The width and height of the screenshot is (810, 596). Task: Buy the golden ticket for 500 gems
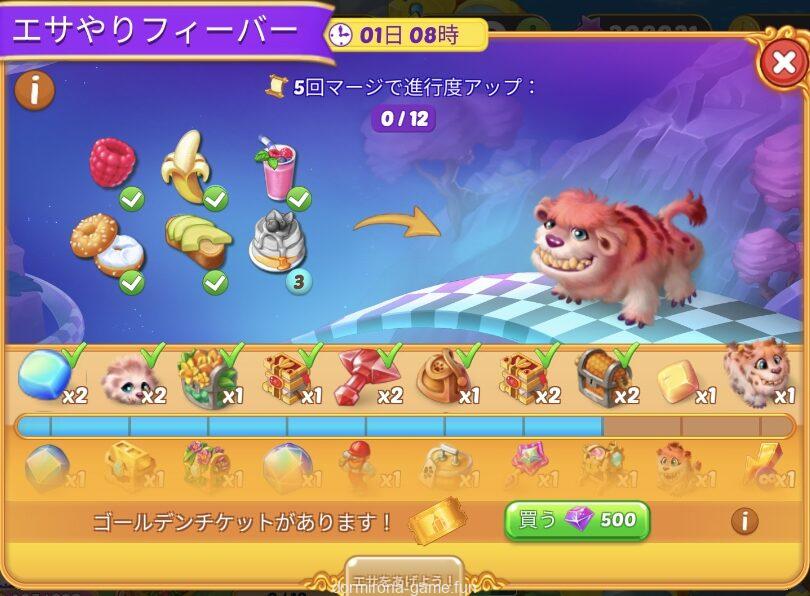576,520
